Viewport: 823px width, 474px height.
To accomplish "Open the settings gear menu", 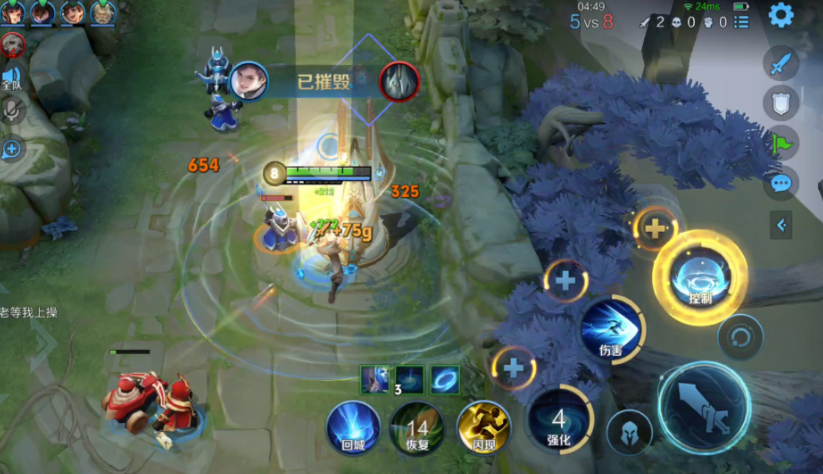I will pos(780,15).
